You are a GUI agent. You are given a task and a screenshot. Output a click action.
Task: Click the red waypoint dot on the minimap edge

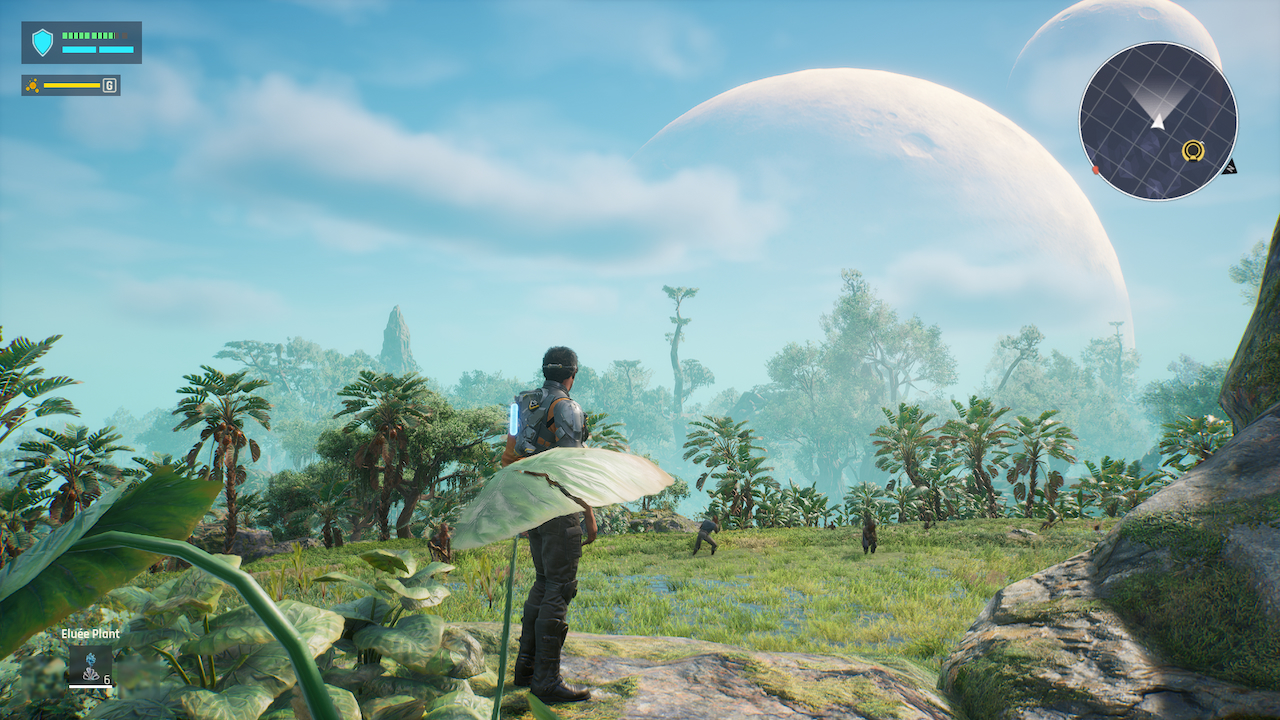pyautogui.click(x=1095, y=169)
